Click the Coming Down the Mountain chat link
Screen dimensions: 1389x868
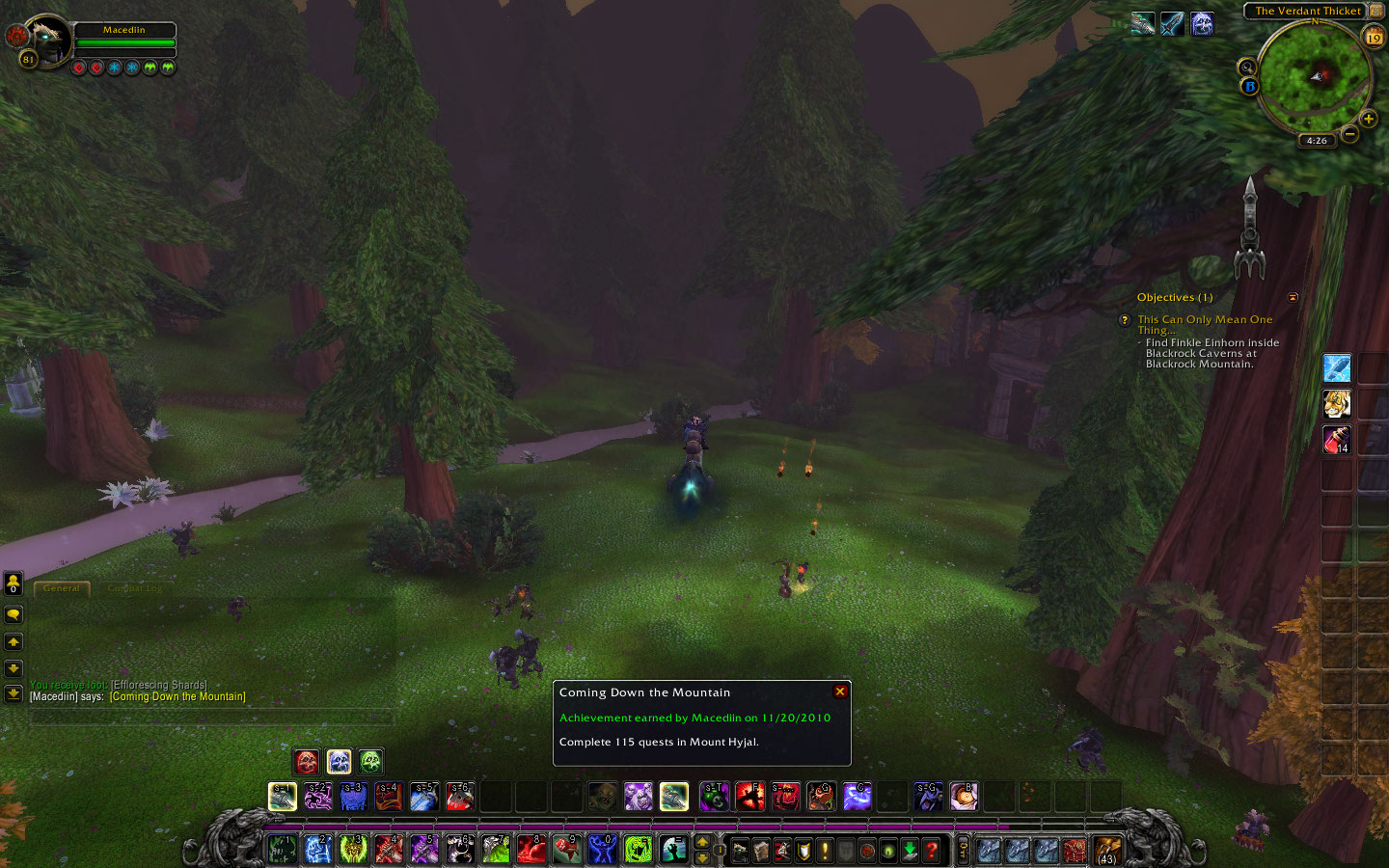177,696
